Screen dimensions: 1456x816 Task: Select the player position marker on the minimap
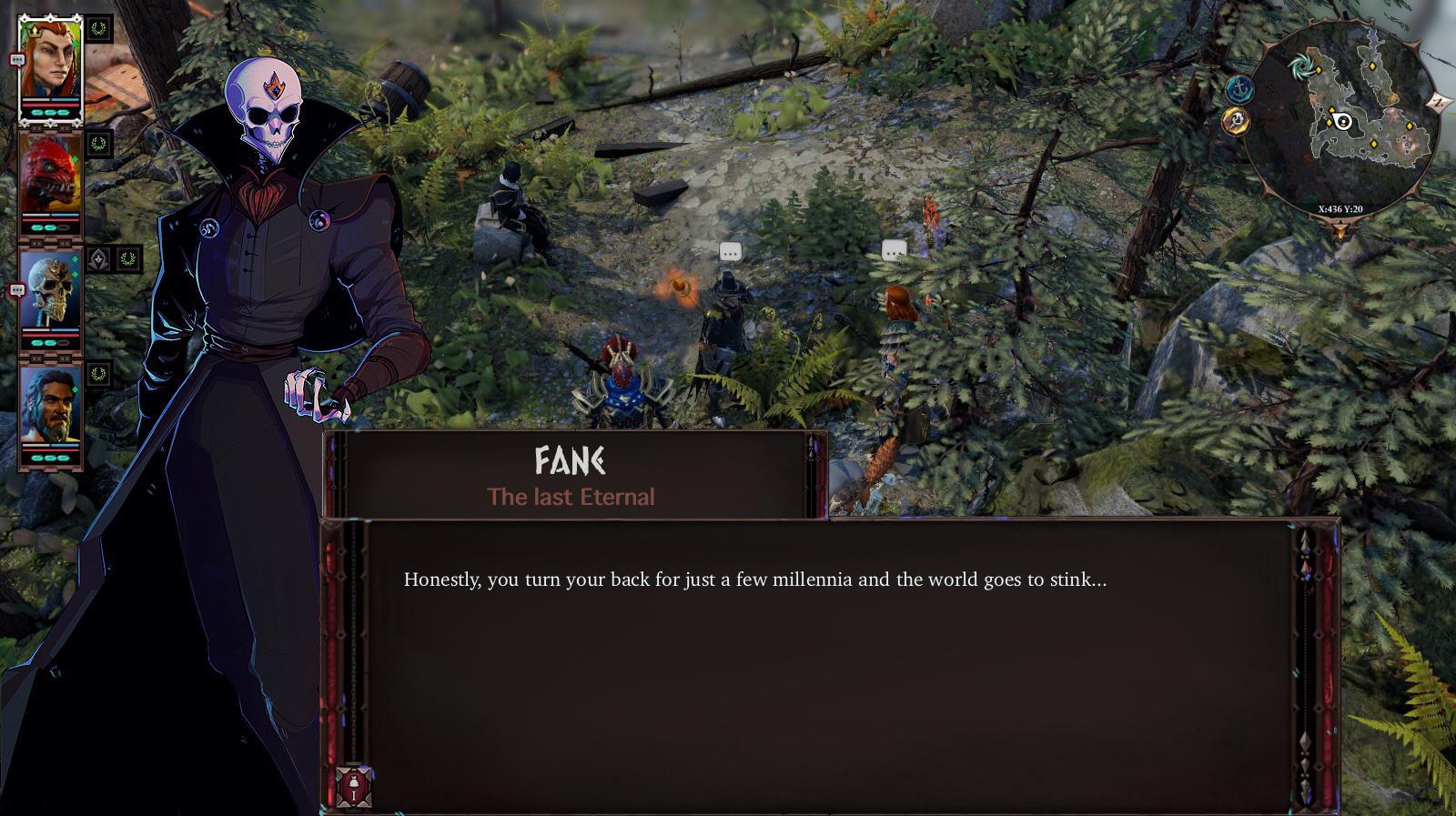point(1341,121)
